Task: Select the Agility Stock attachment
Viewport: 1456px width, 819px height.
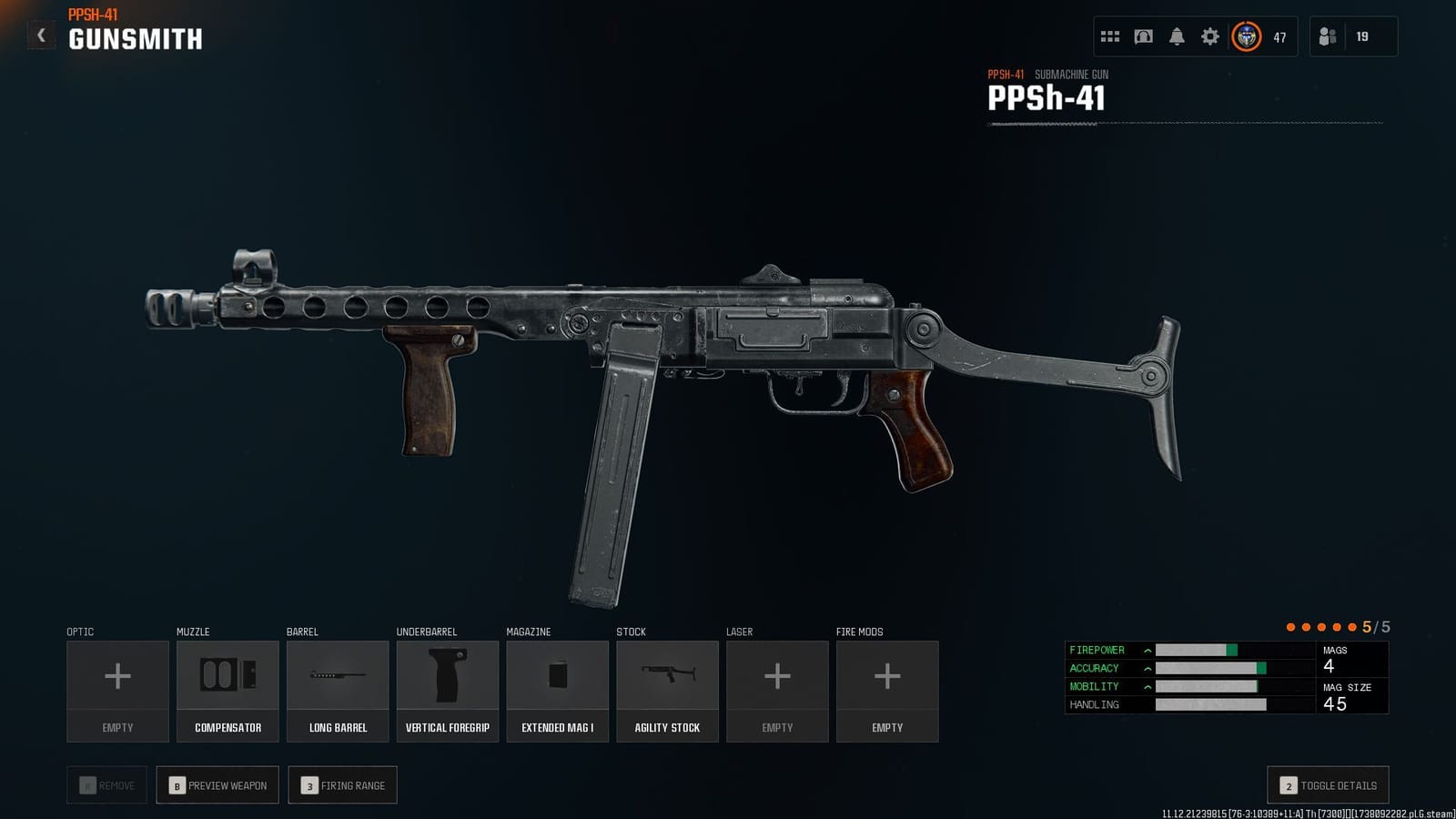Action: coord(667,689)
